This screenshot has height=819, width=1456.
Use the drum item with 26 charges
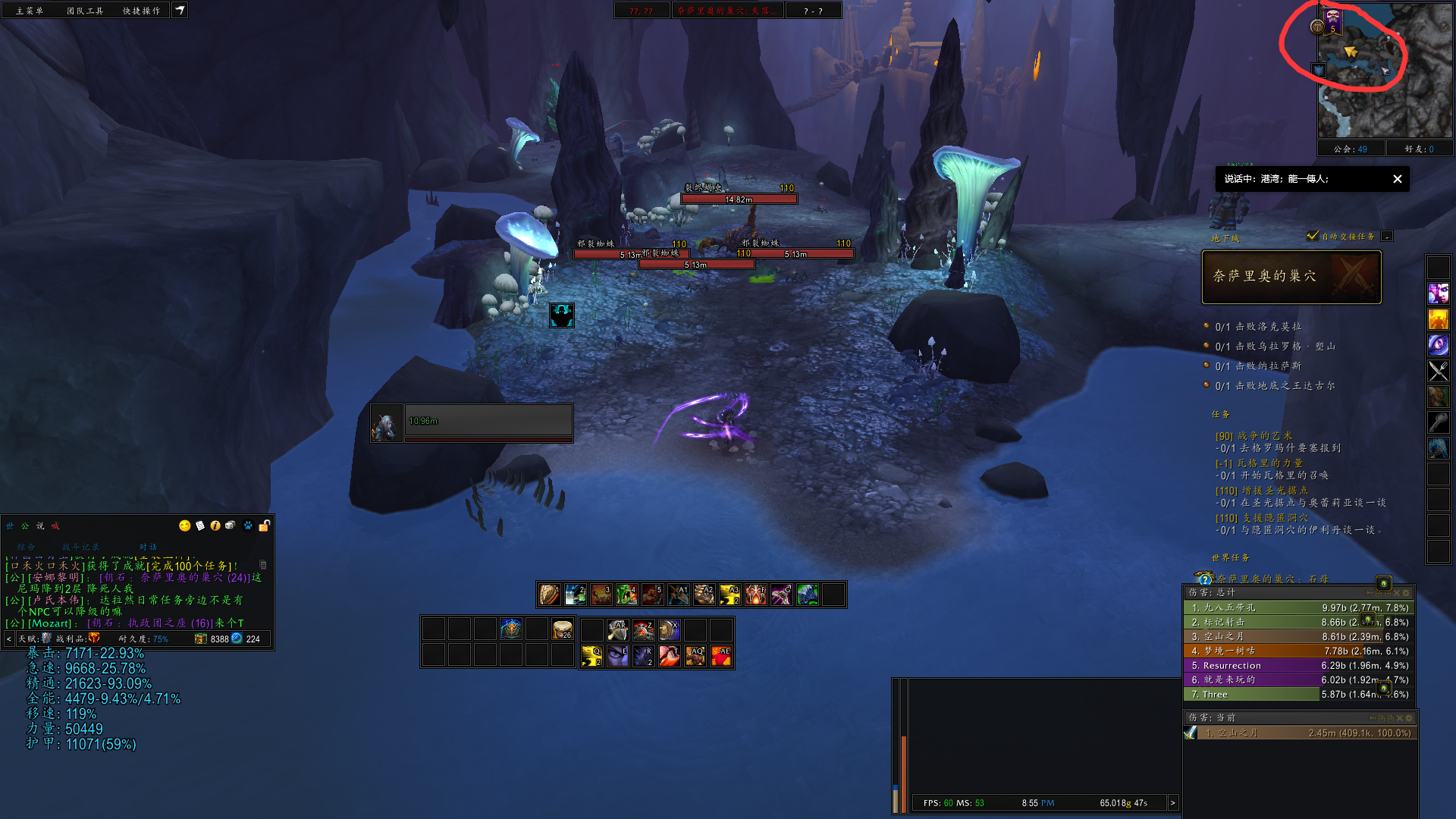562,629
